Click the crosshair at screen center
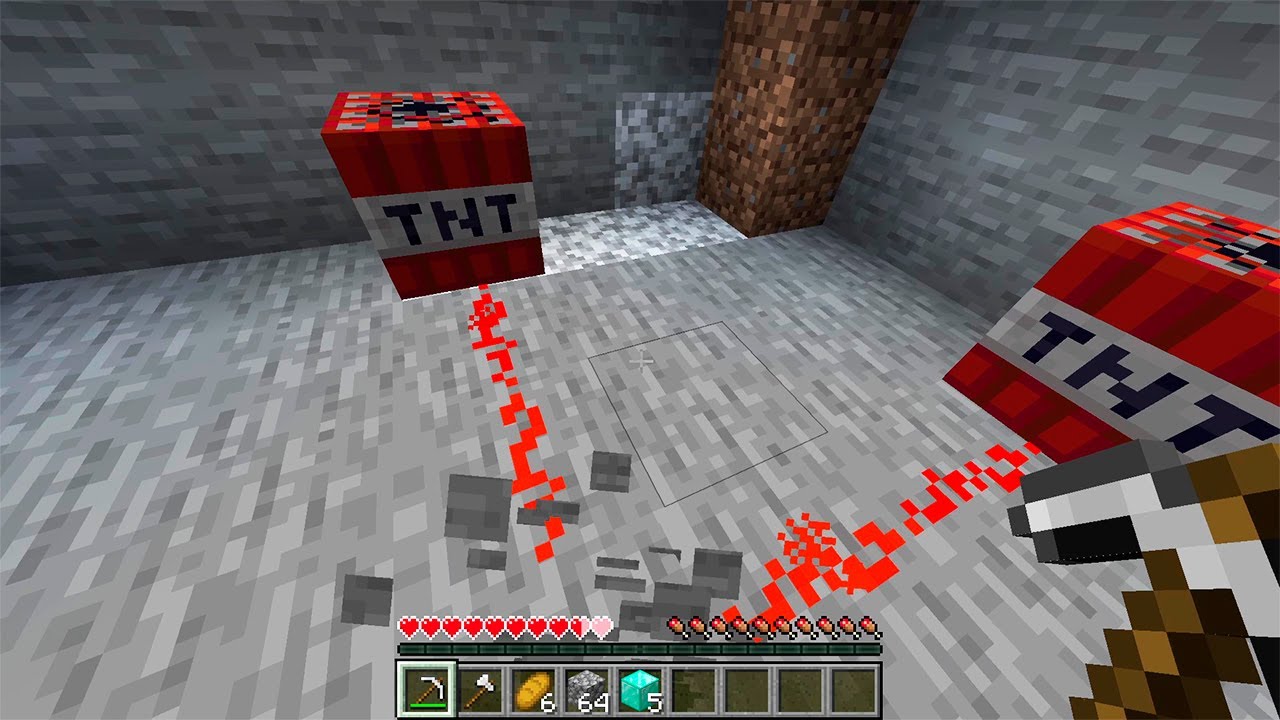Viewport: 1280px width, 720px height. (x=640, y=360)
